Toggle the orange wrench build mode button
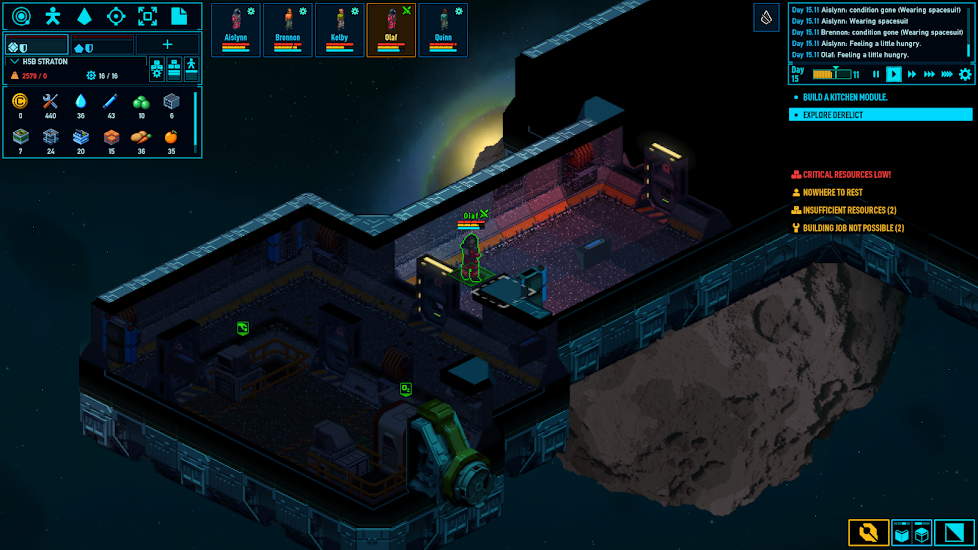Viewport: 978px width, 550px height. pos(868,533)
